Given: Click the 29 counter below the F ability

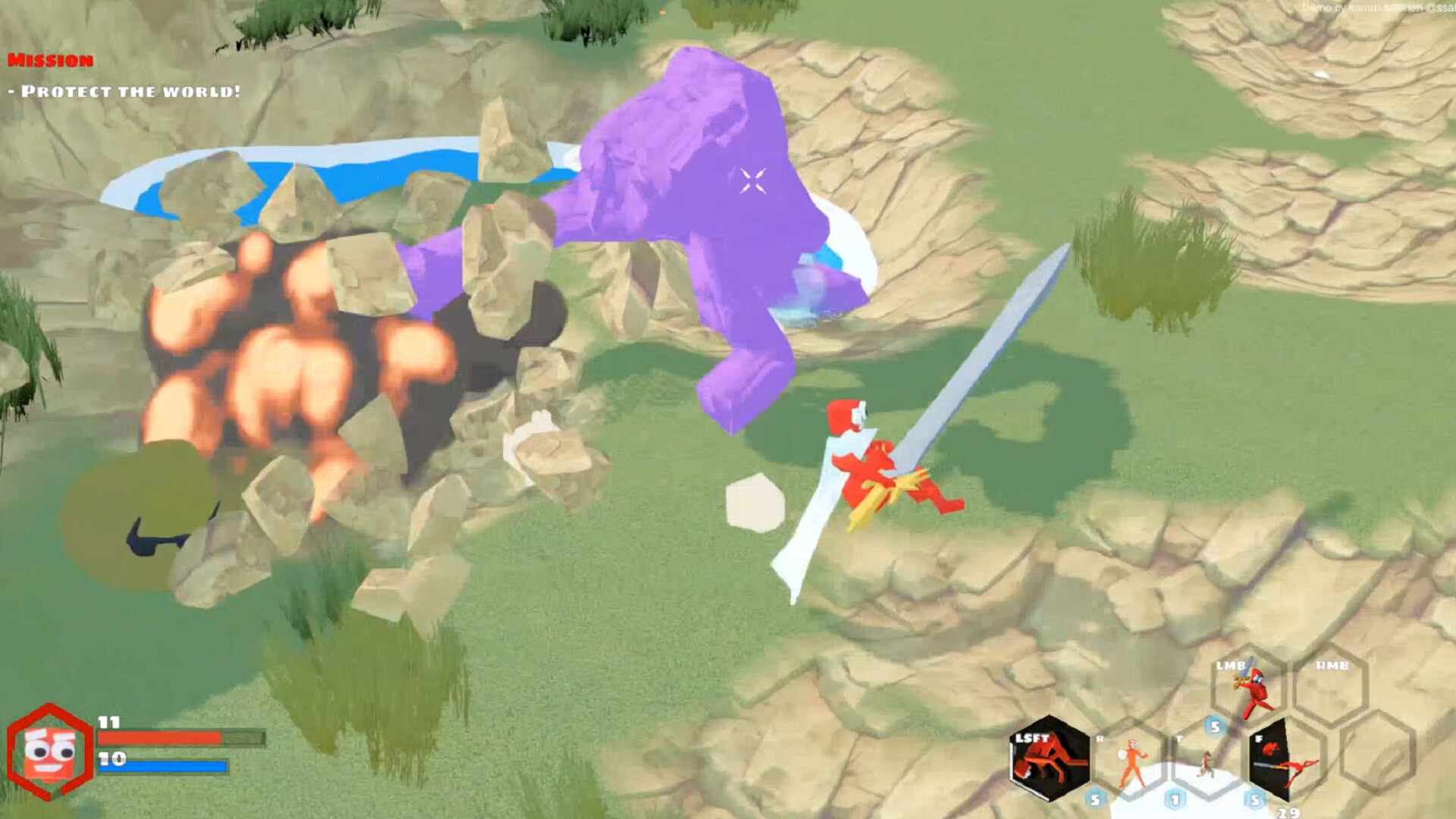Looking at the screenshot, I should click(x=1288, y=811).
